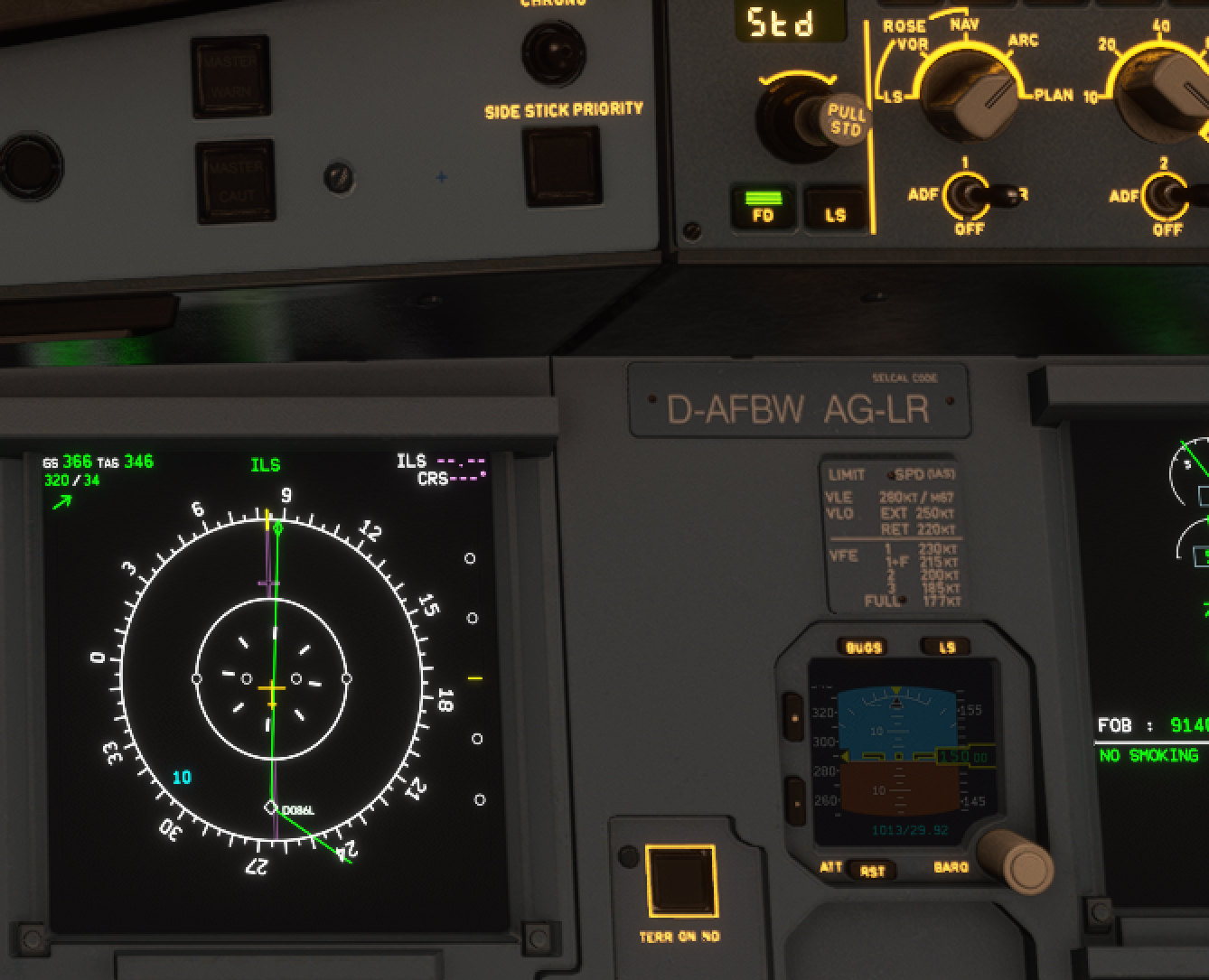Click the D086L waypoint on the navigation display

pos(271,806)
